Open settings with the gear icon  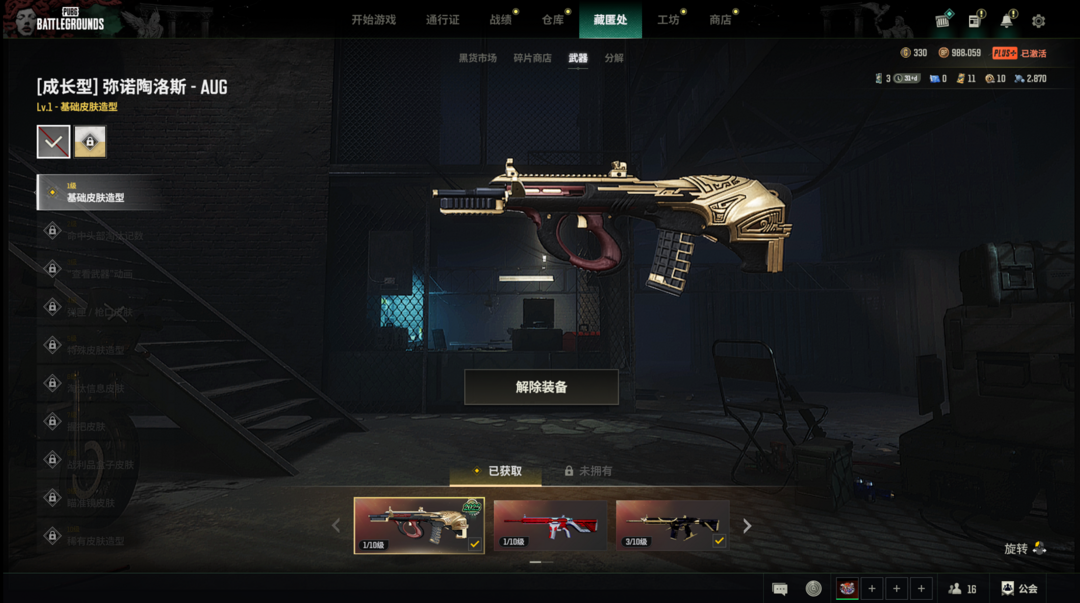coord(1038,21)
